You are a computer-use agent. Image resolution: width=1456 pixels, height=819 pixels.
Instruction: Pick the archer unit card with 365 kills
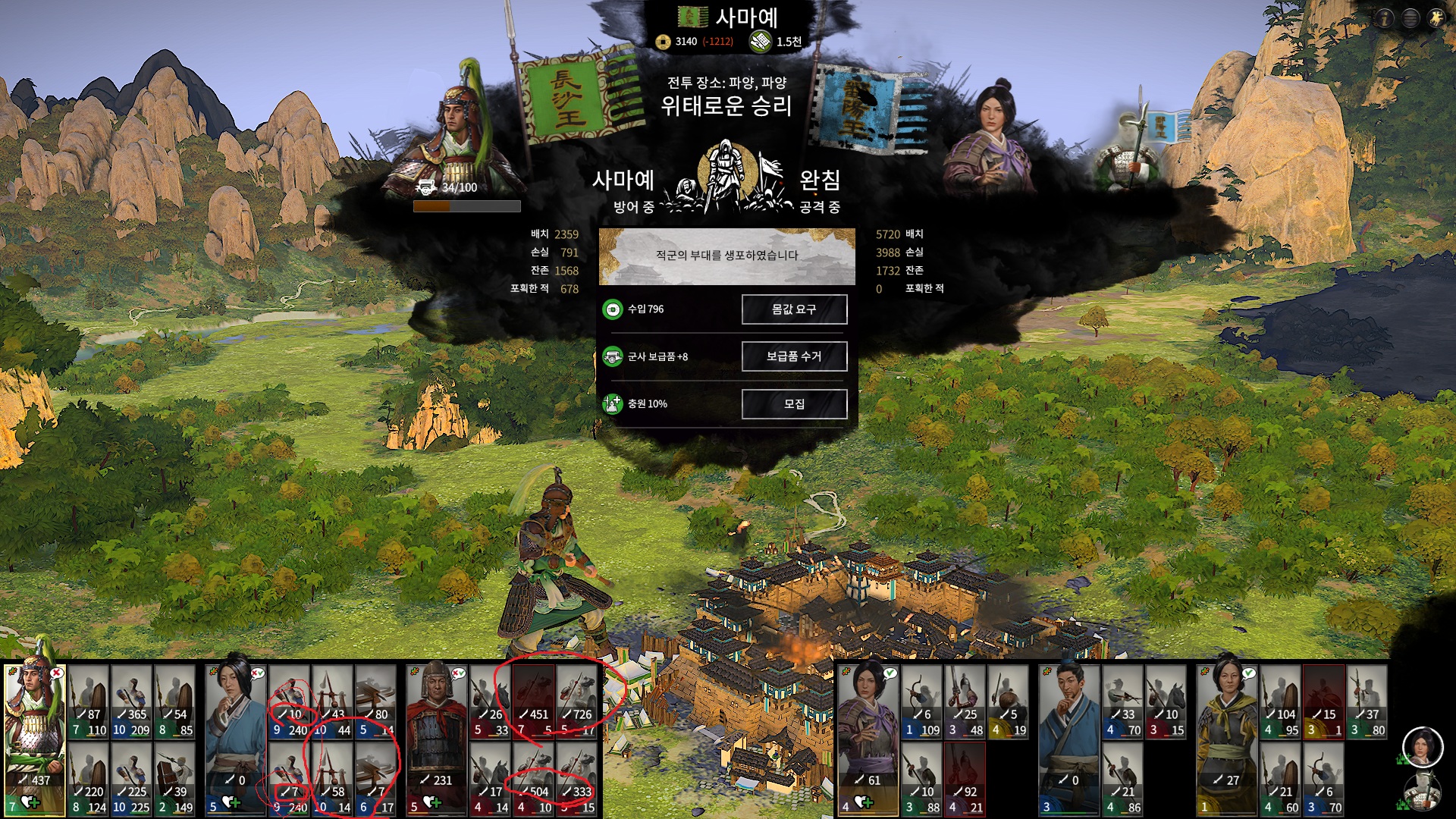(131, 701)
